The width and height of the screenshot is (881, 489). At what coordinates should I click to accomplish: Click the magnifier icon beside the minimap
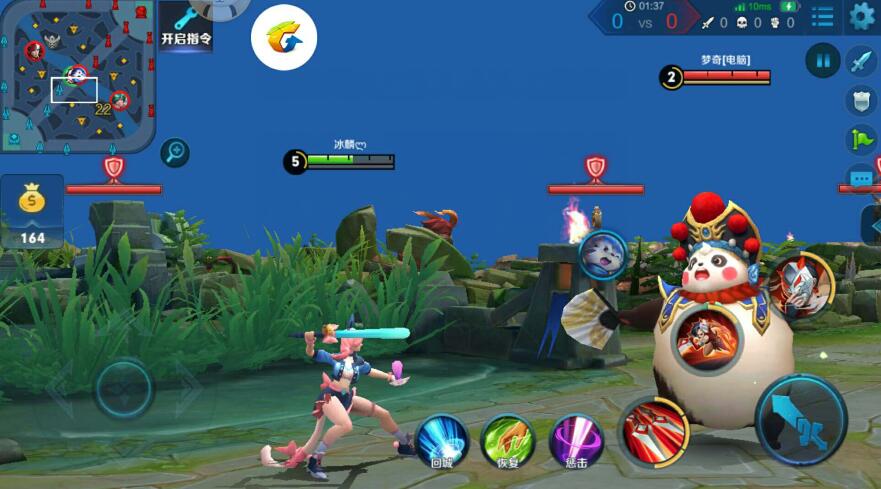tap(175, 153)
